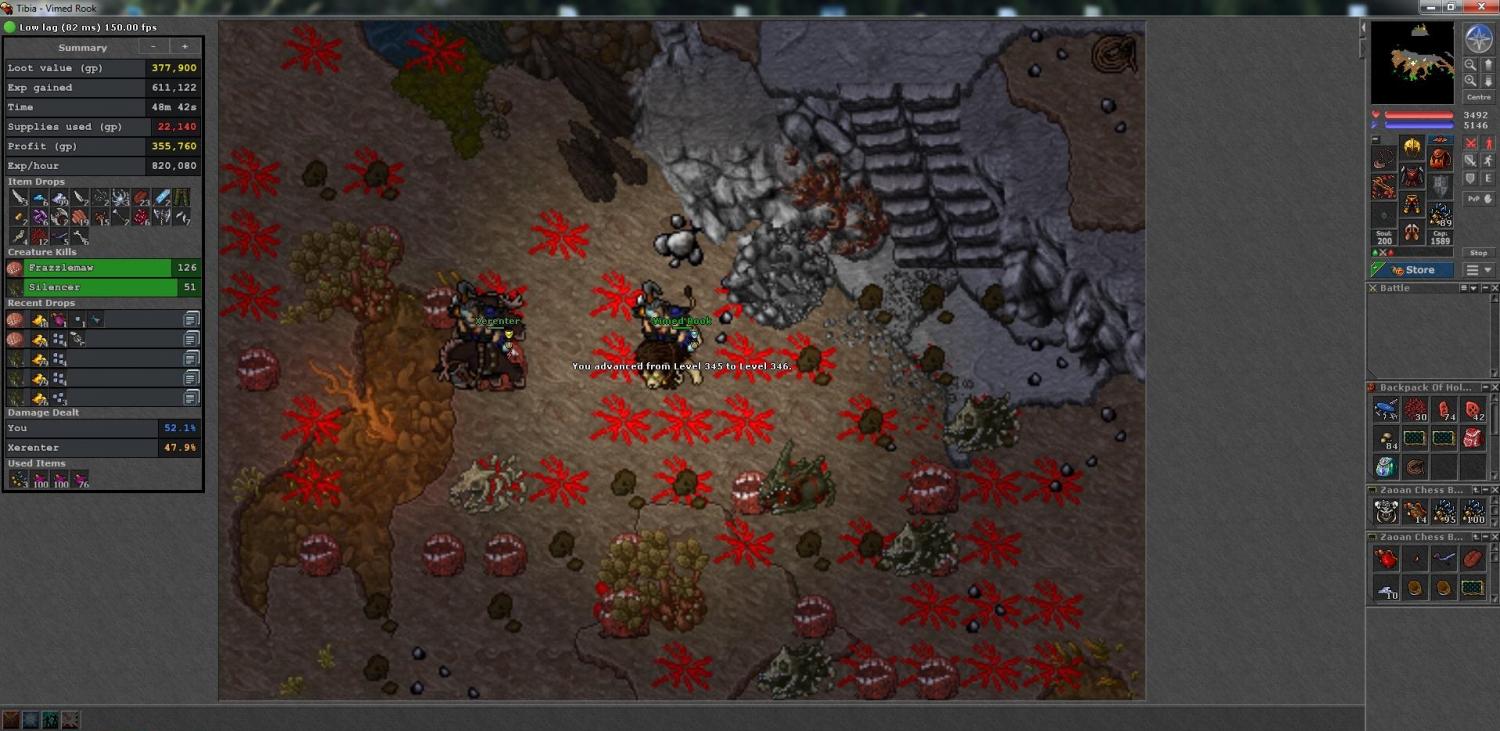Image resolution: width=1500 pixels, height=731 pixels.
Task: Open the Store
Action: pyautogui.click(x=1412, y=270)
